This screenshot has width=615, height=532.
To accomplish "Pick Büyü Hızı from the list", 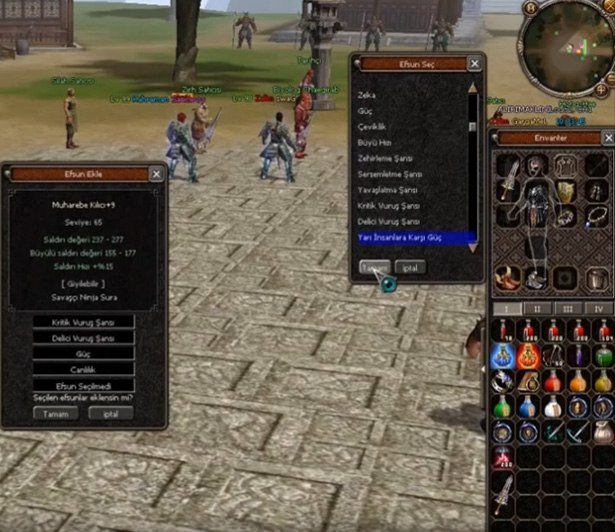I will (374, 143).
